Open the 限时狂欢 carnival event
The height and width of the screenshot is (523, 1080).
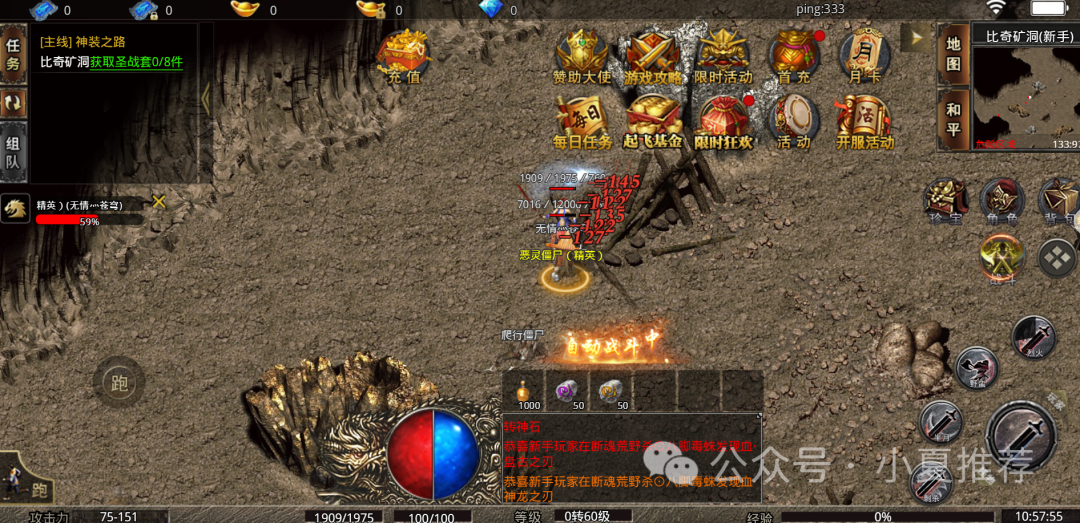pos(723,122)
